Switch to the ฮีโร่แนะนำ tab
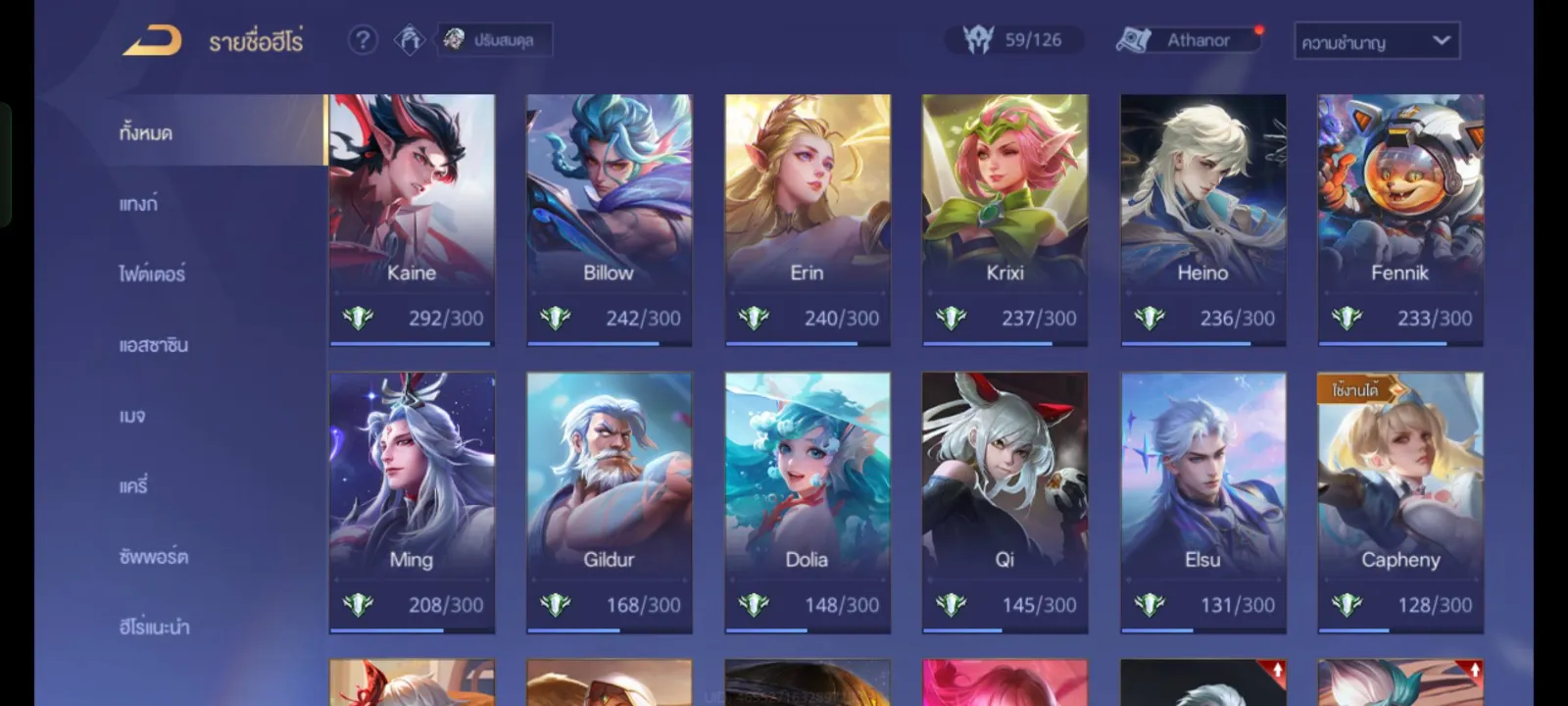The width and height of the screenshot is (1568, 706). pos(154,628)
